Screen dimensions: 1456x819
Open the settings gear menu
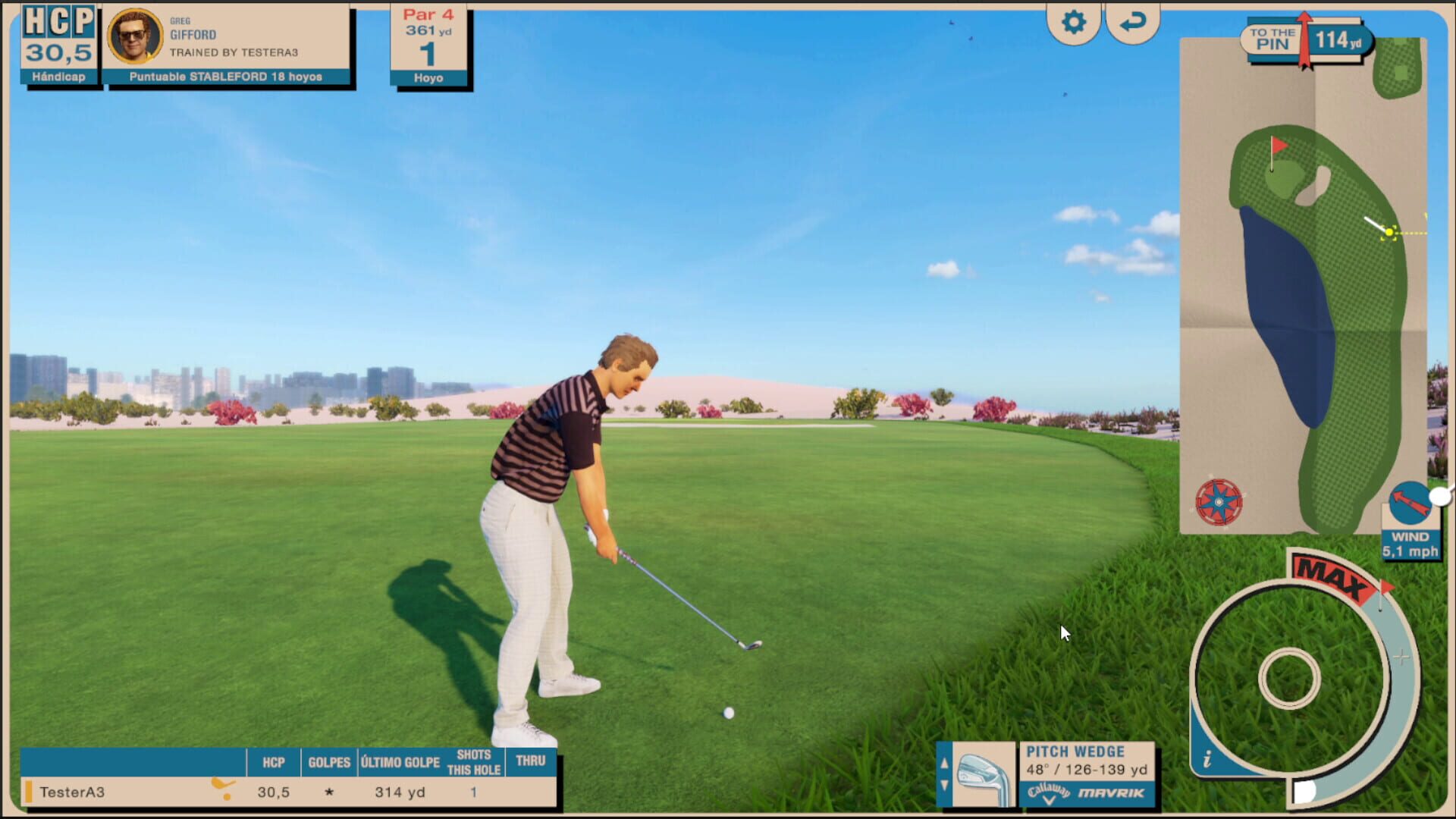(x=1074, y=23)
